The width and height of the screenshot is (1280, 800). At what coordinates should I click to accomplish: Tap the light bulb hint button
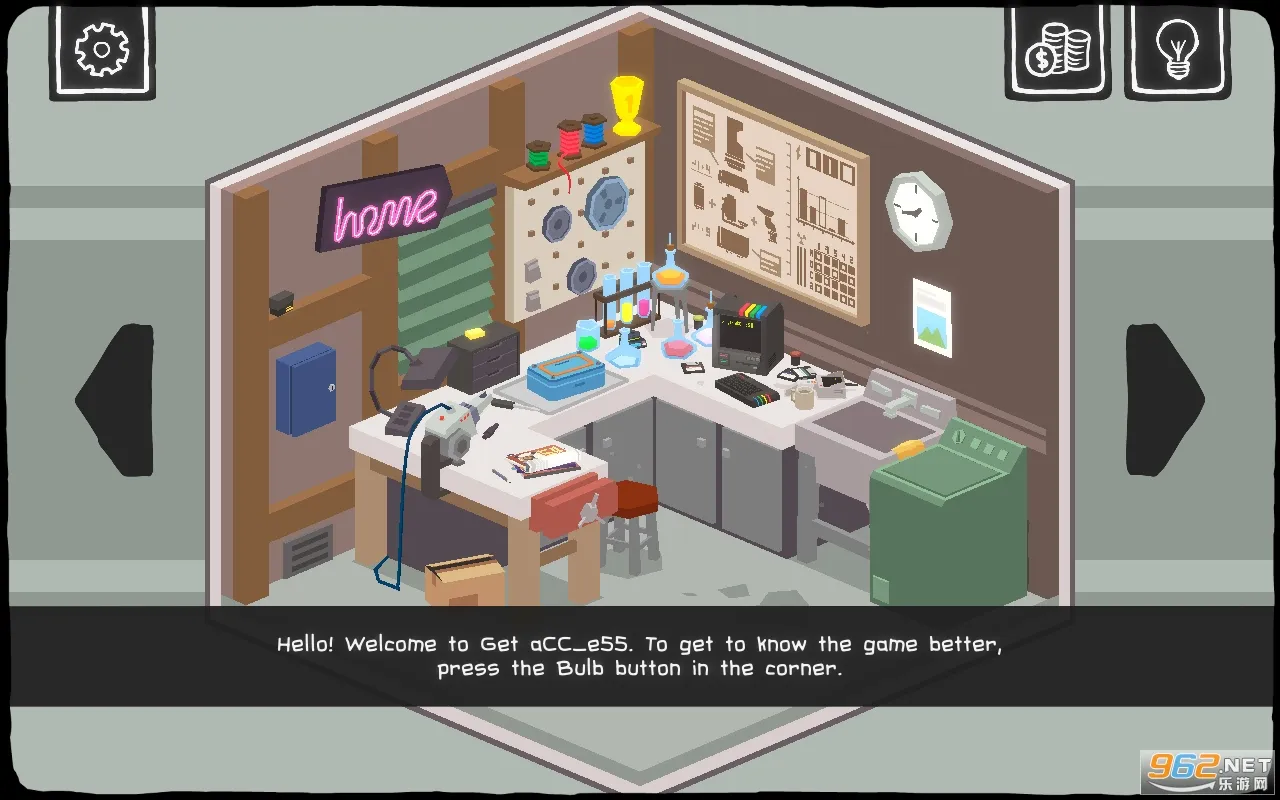click(x=1176, y=50)
